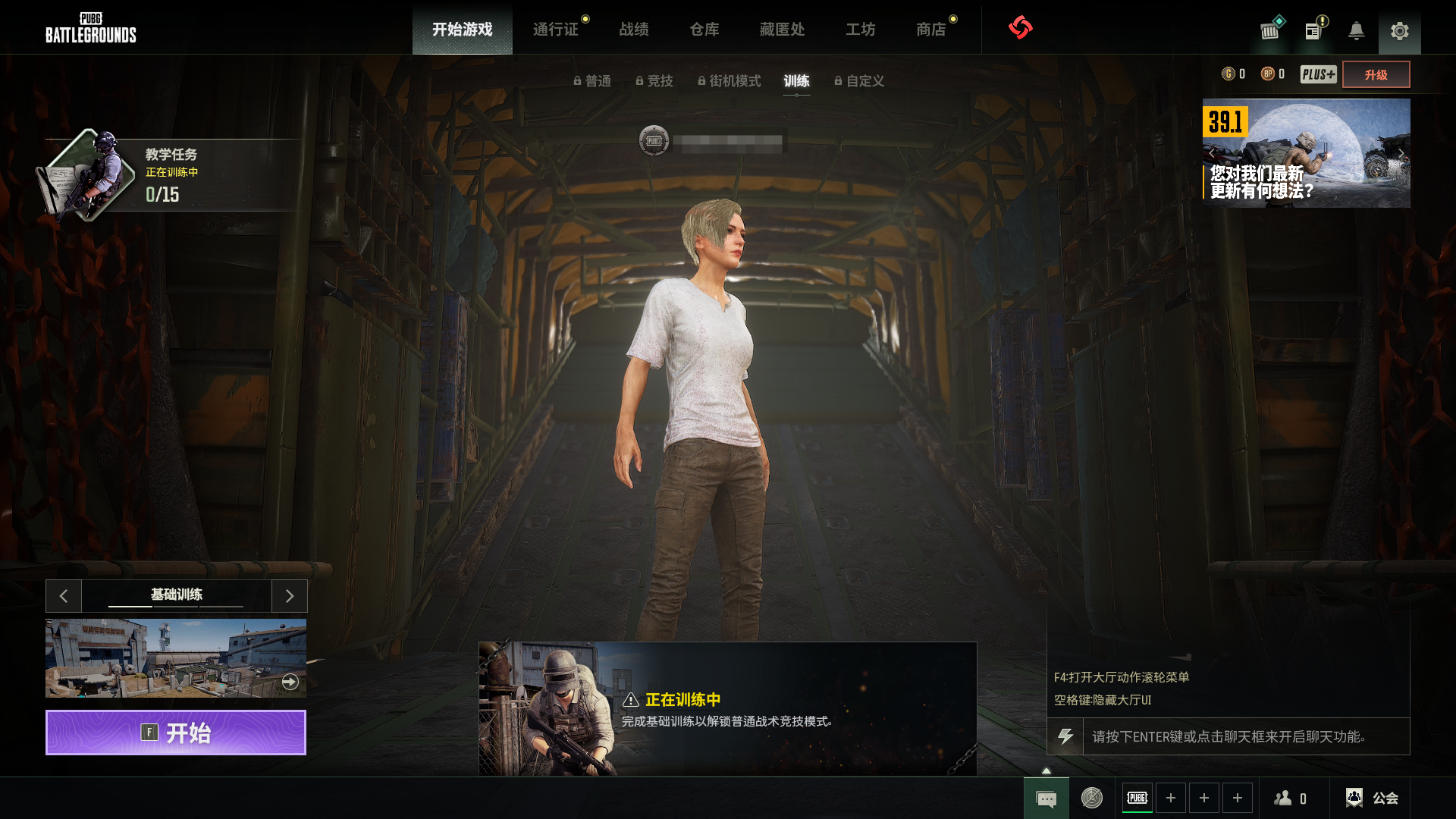Open the 藏匿处 hideout menu
Viewport: 1456px width, 819px height.
[782, 30]
